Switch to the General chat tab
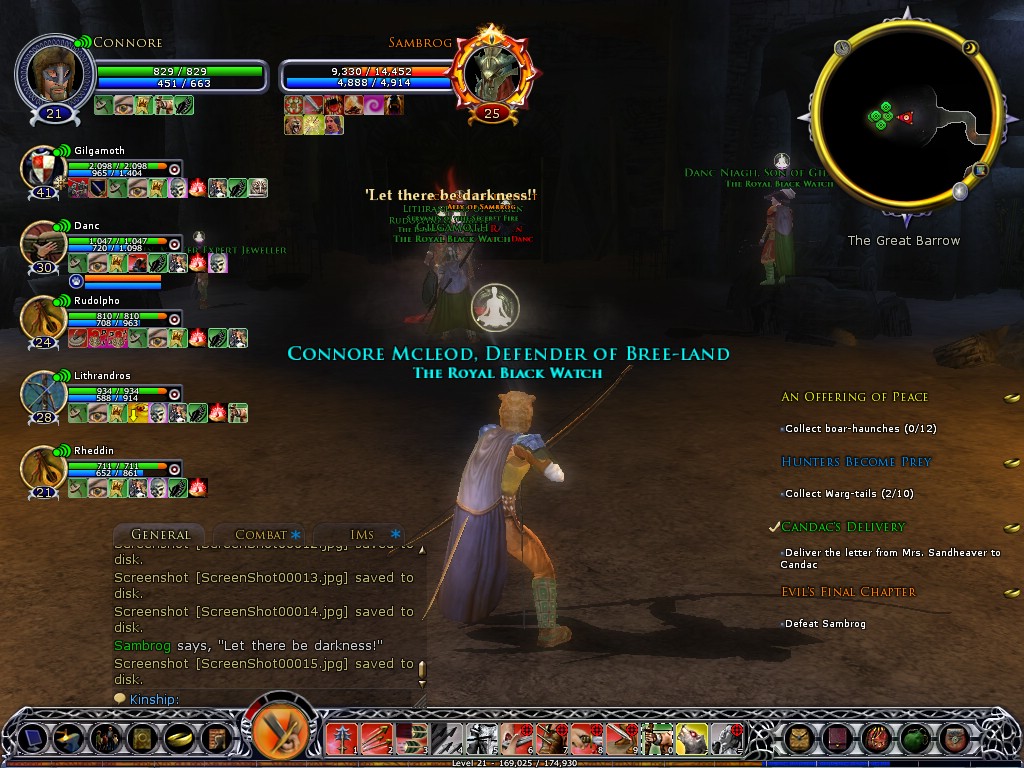 pyautogui.click(x=160, y=535)
